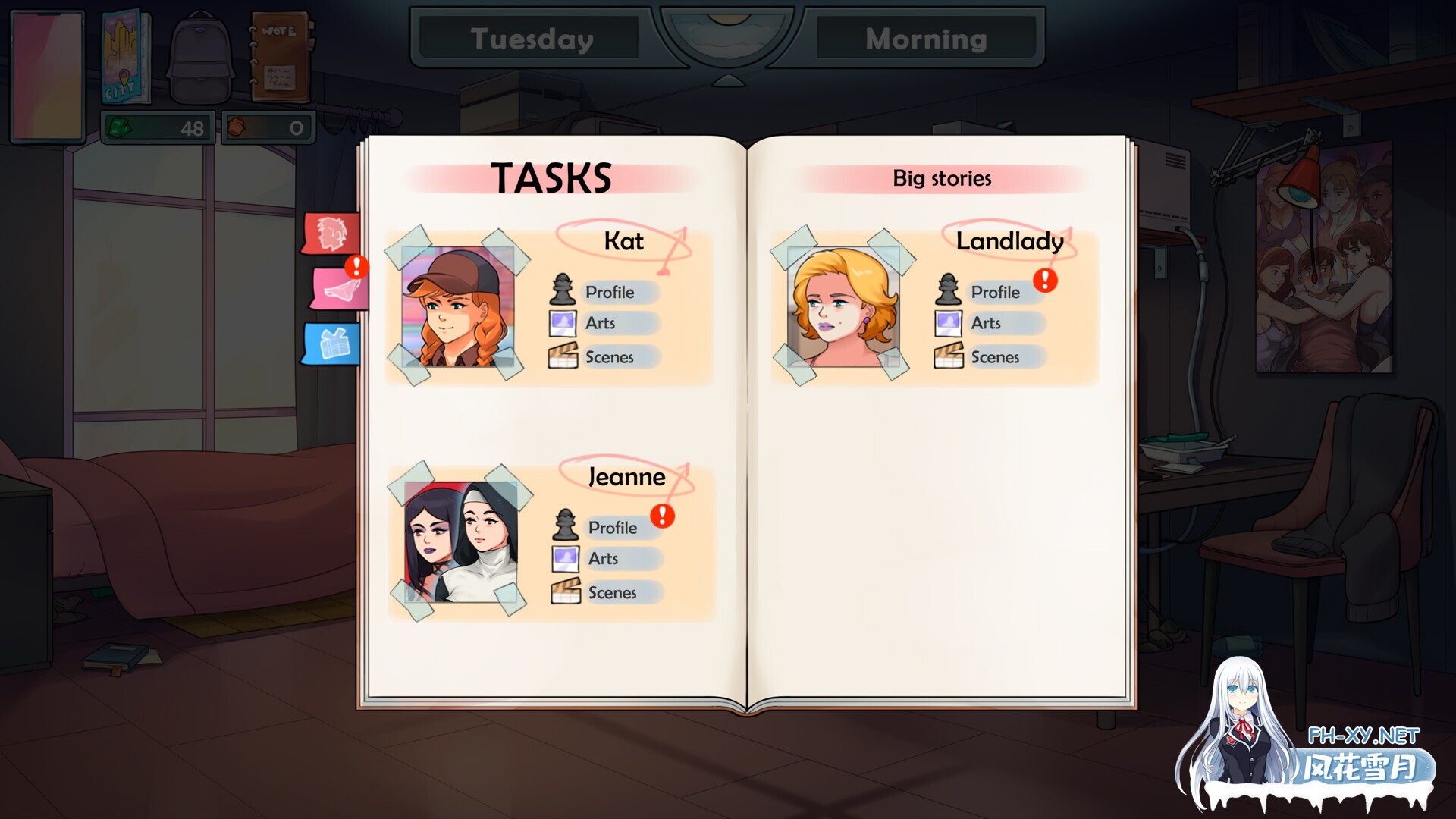1456x819 pixels.
Task: Open Jeanne's Scenes list
Action: pos(612,593)
